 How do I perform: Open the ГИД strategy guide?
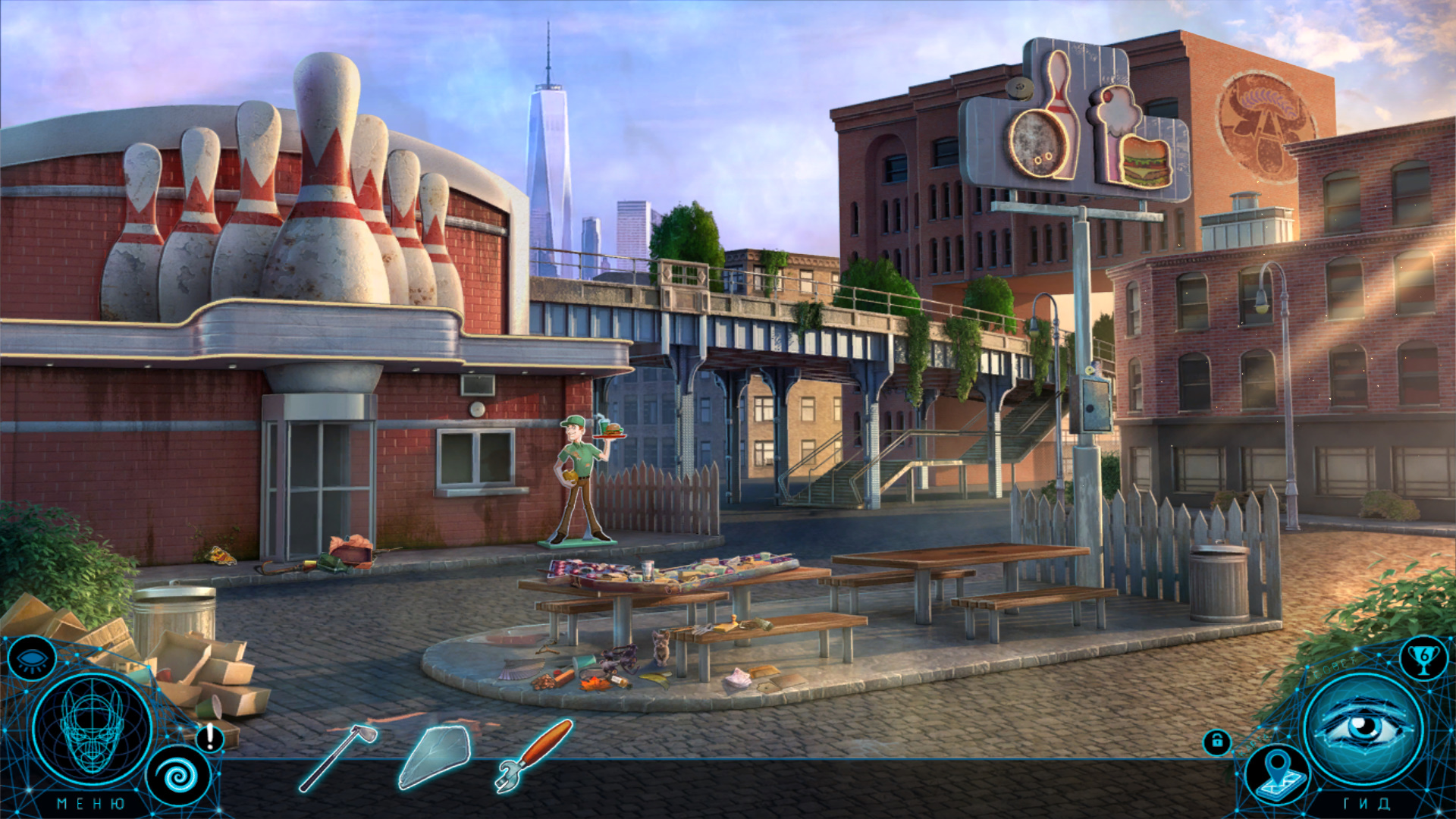pyautogui.click(x=1367, y=804)
